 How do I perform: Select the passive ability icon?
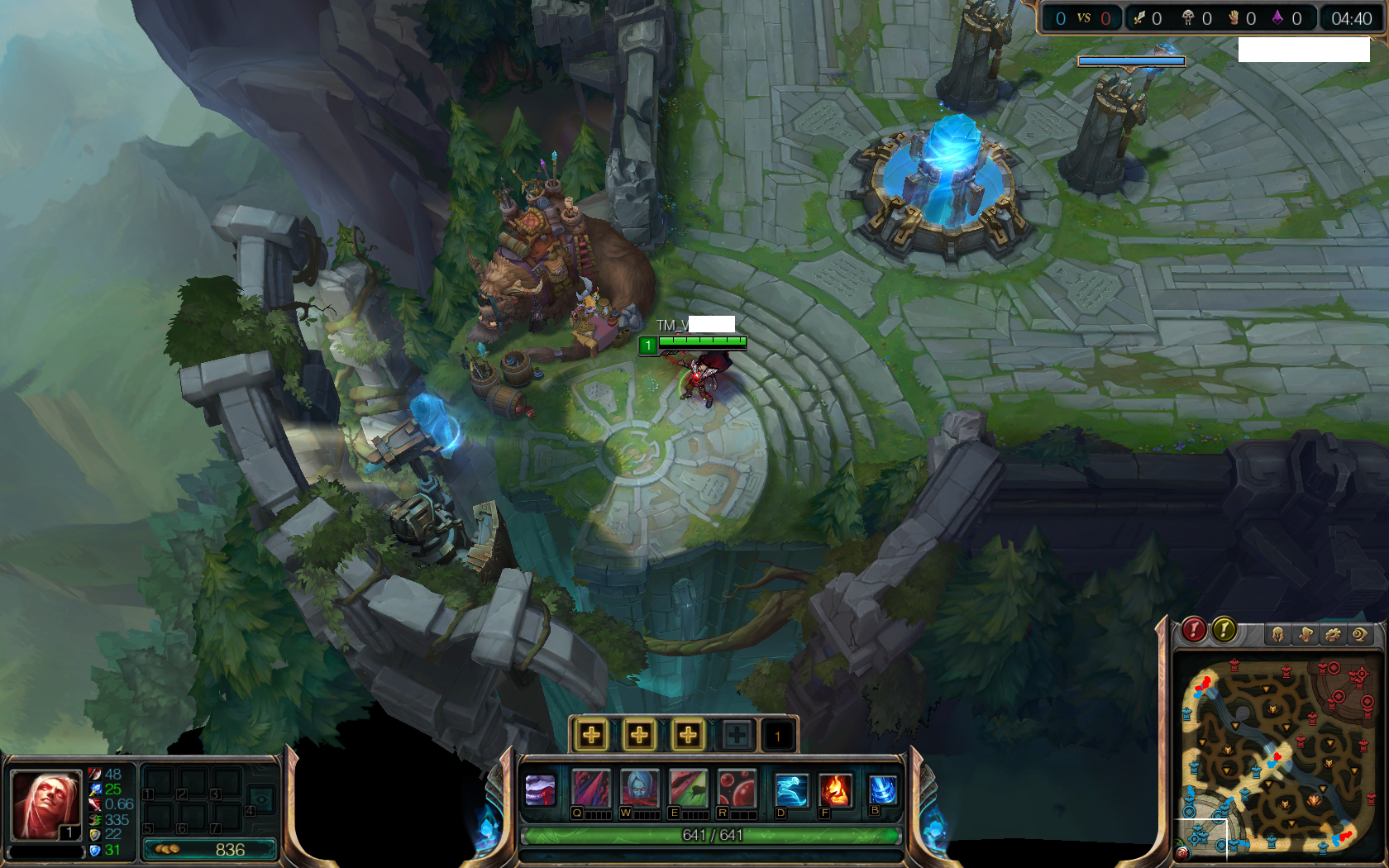[541, 790]
